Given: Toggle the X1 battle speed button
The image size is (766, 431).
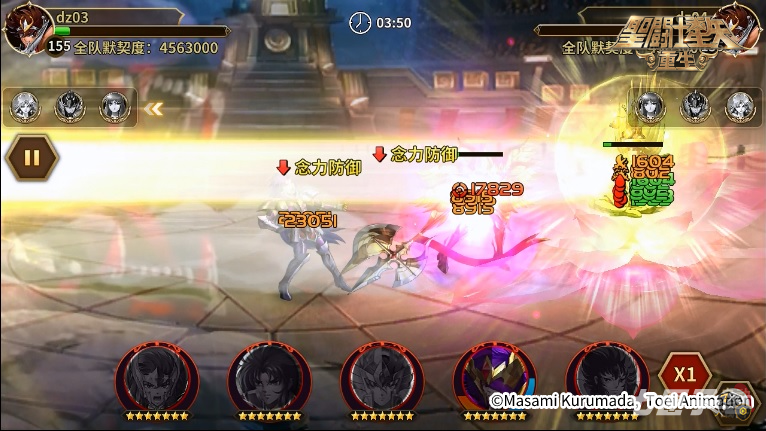Looking at the screenshot, I should click(684, 374).
